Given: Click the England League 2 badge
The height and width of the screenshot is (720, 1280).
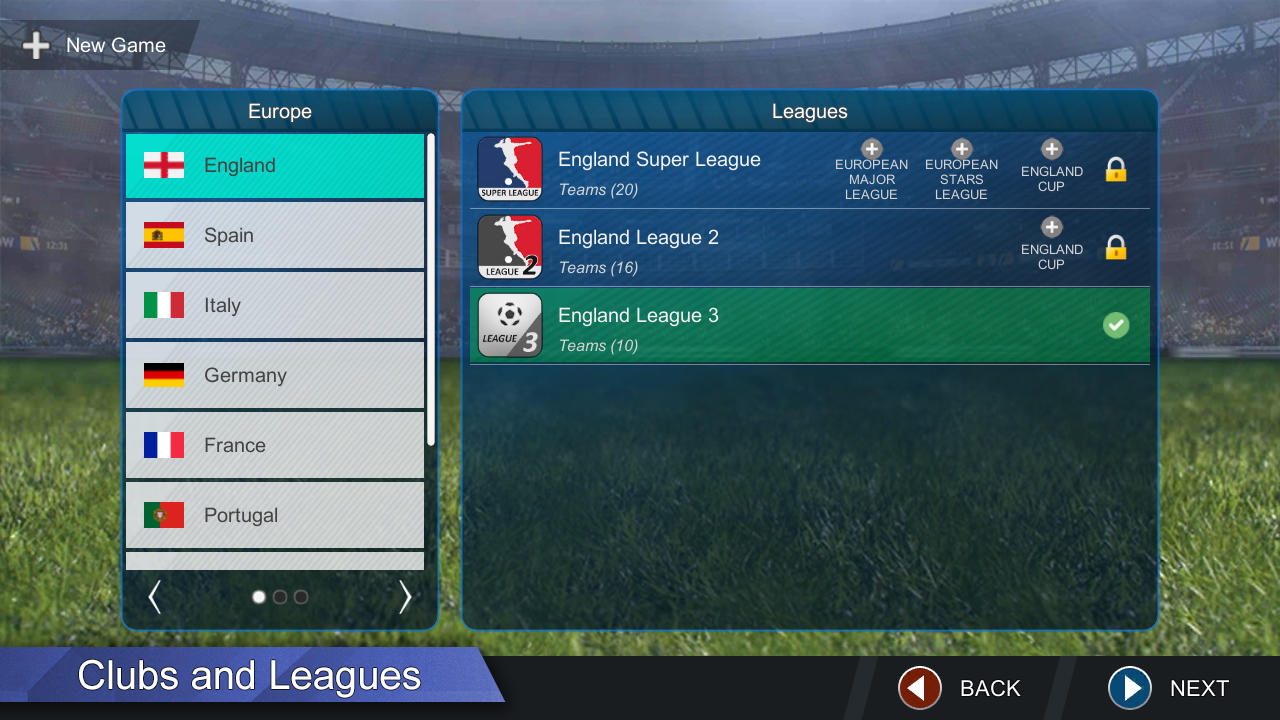Looking at the screenshot, I should 509,246.
